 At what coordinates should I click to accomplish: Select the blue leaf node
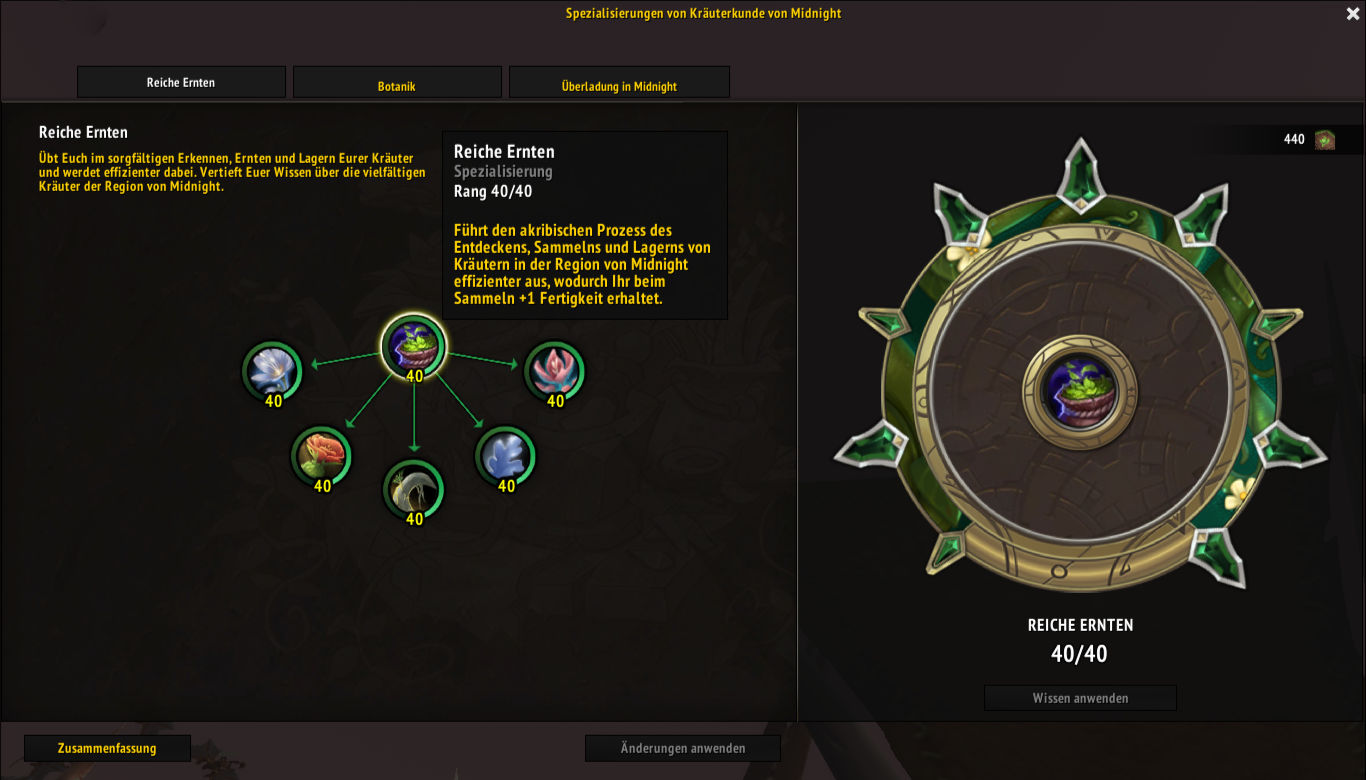click(505, 456)
